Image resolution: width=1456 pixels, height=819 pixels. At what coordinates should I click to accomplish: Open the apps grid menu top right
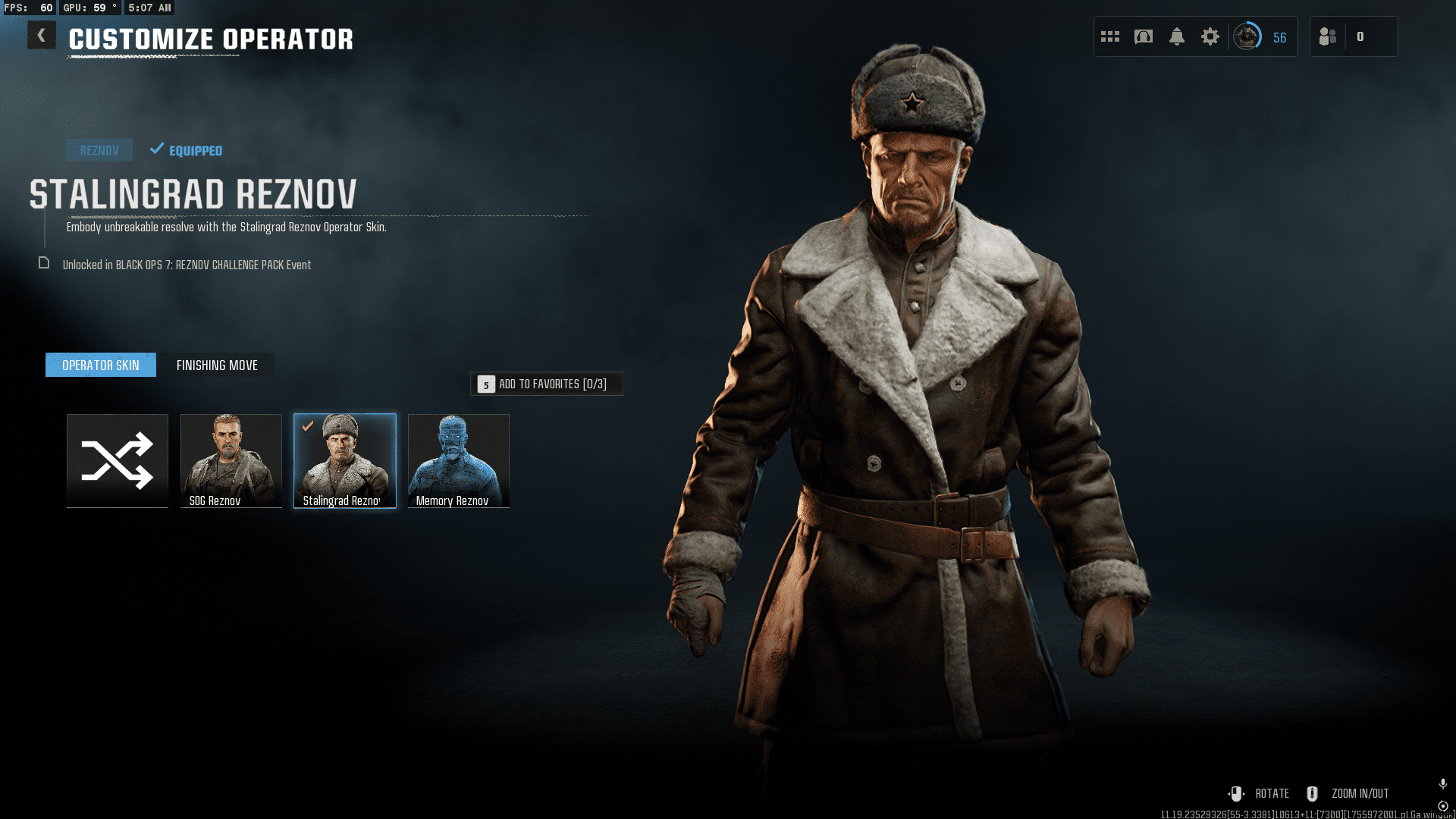(x=1110, y=36)
